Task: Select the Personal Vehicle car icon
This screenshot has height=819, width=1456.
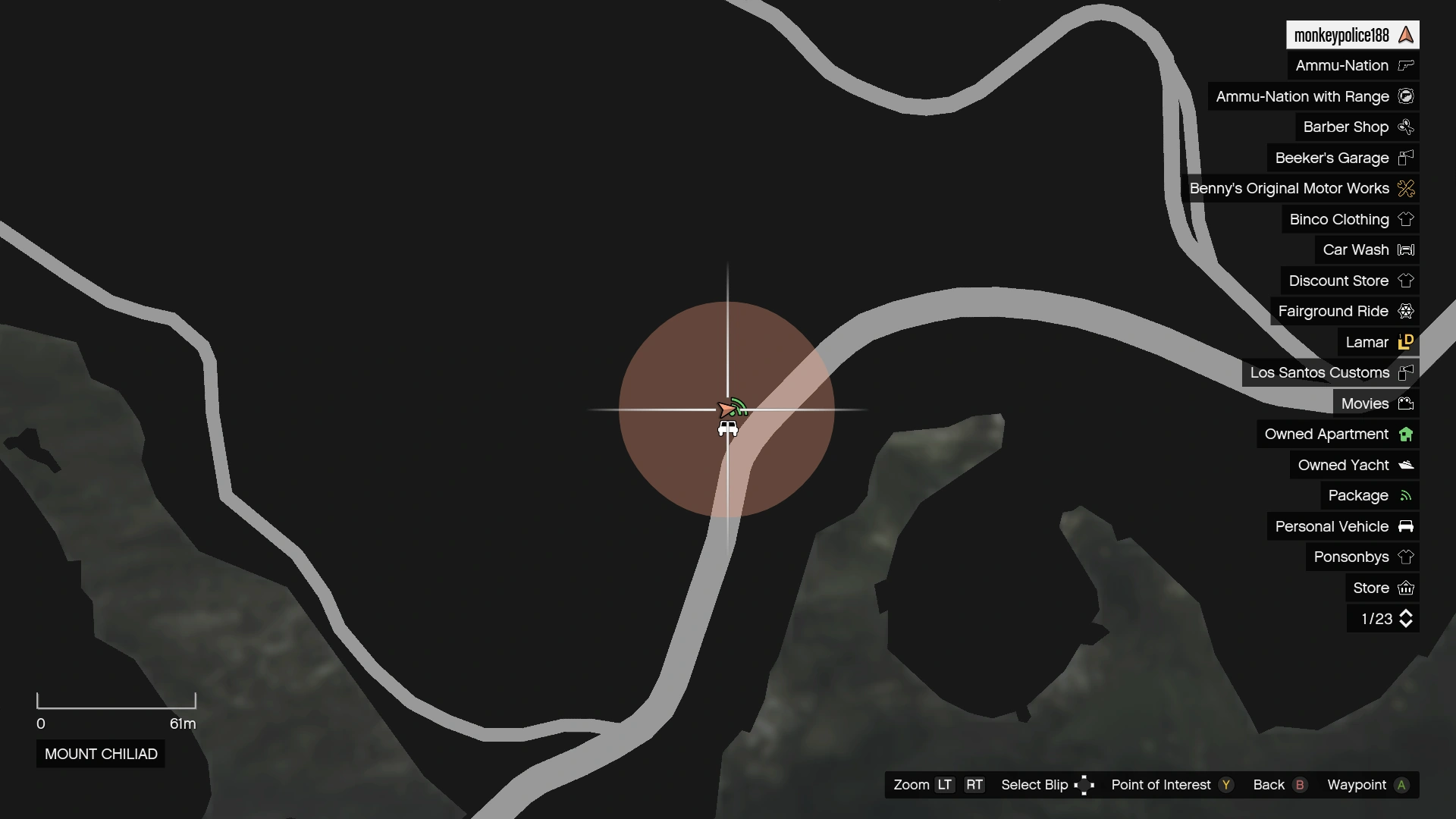Action: (x=1407, y=526)
